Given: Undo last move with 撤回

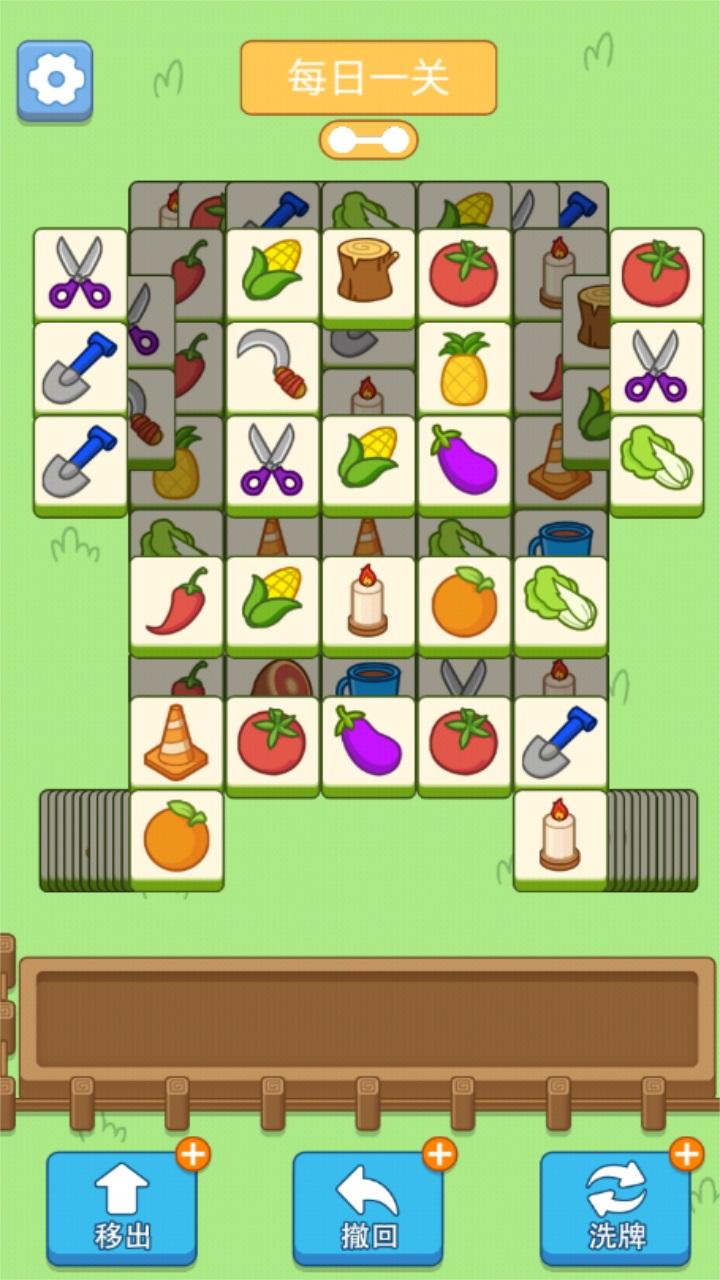Looking at the screenshot, I should coord(368,1208).
